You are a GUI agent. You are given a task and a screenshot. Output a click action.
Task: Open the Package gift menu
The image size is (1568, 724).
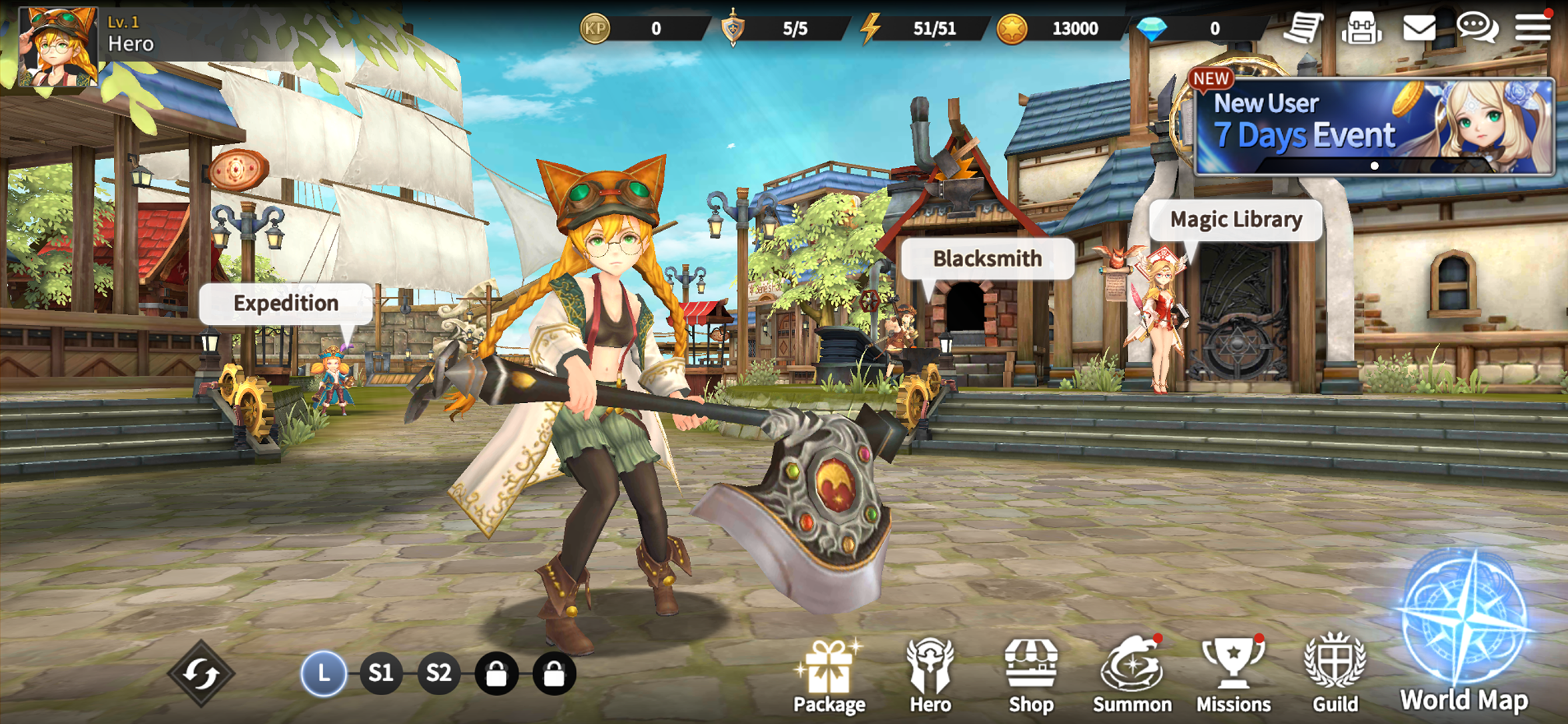click(829, 677)
